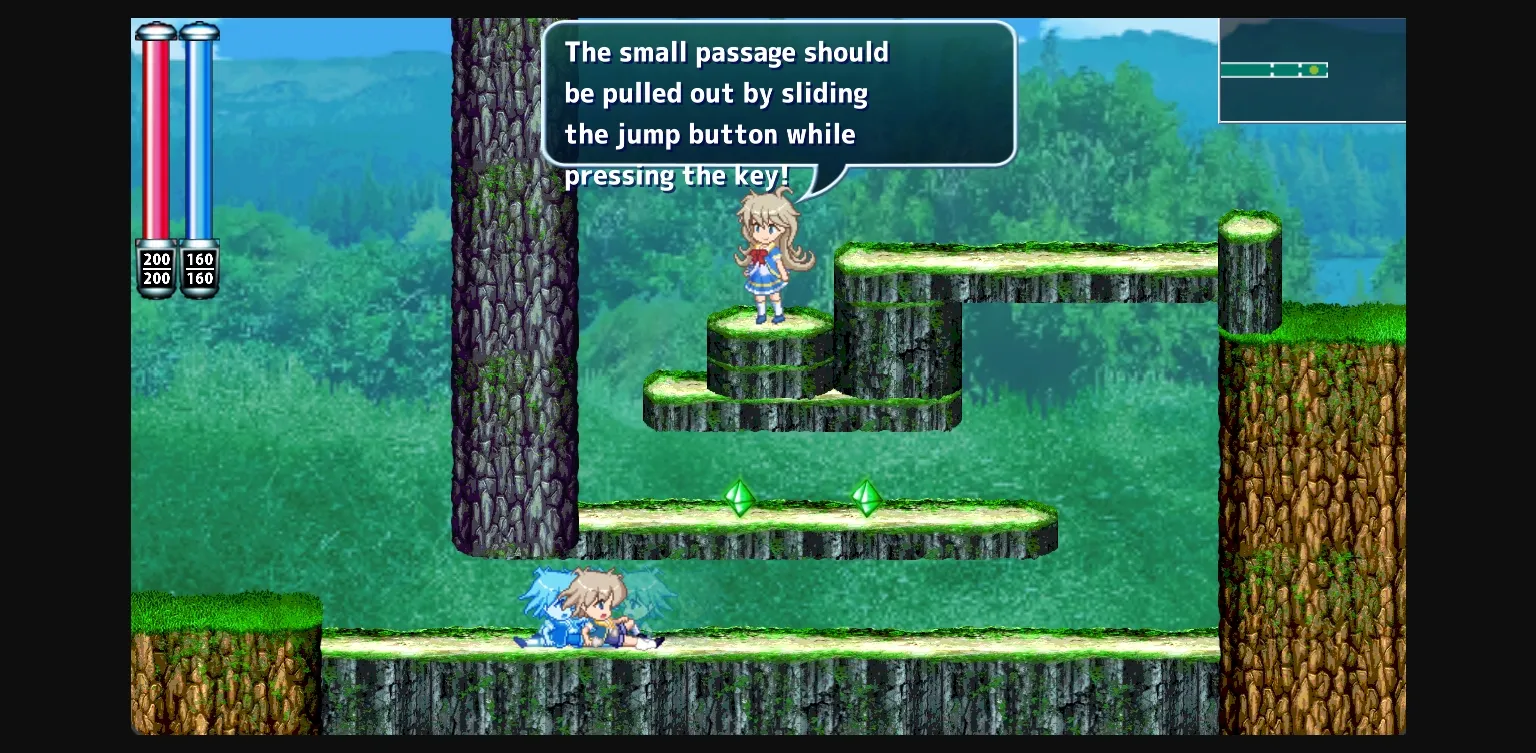Click the silver cap atop the MP gauge

click(x=200, y=32)
